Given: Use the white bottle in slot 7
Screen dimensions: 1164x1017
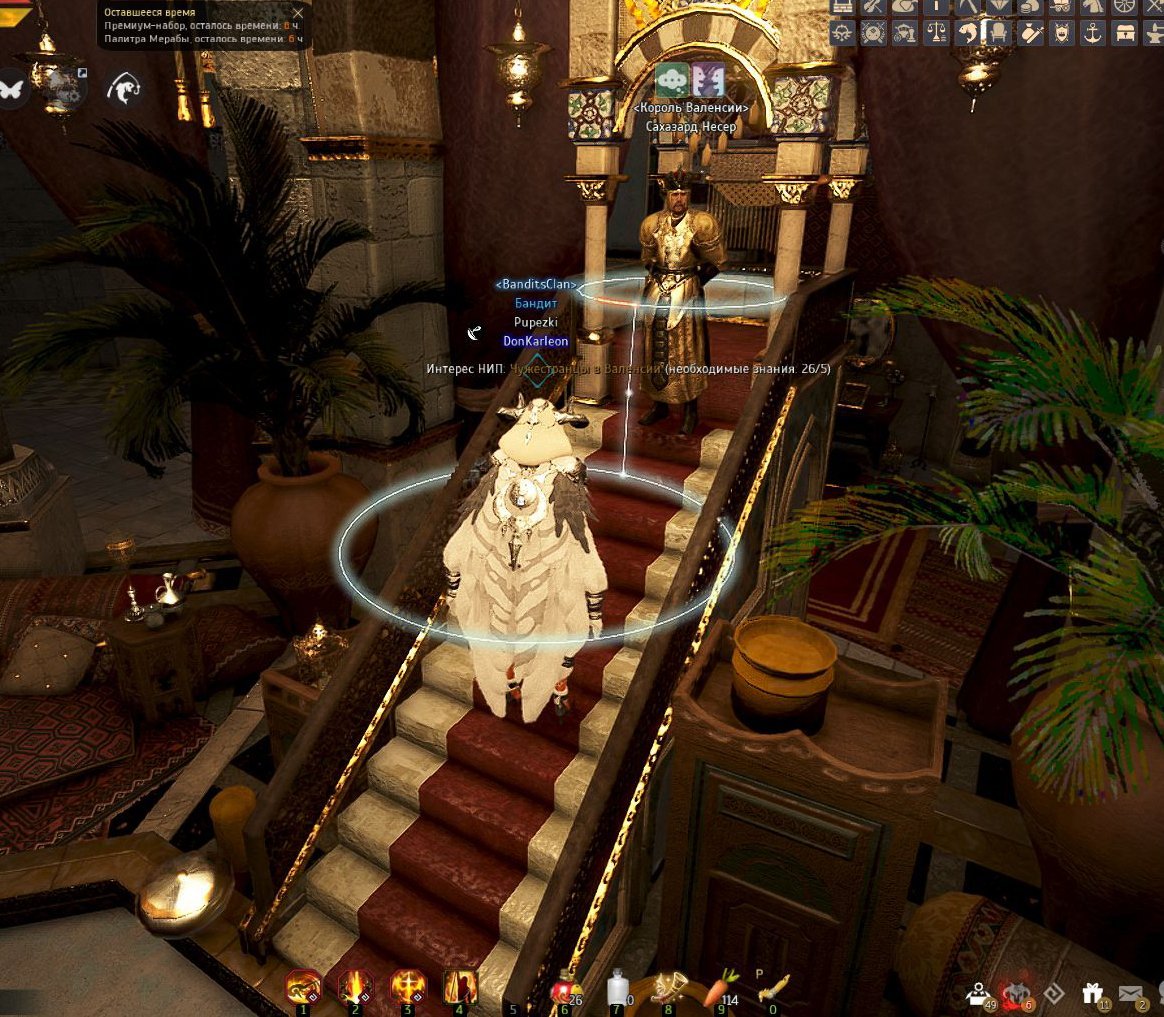Looking at the screenshot, I should tap(618, 989).
